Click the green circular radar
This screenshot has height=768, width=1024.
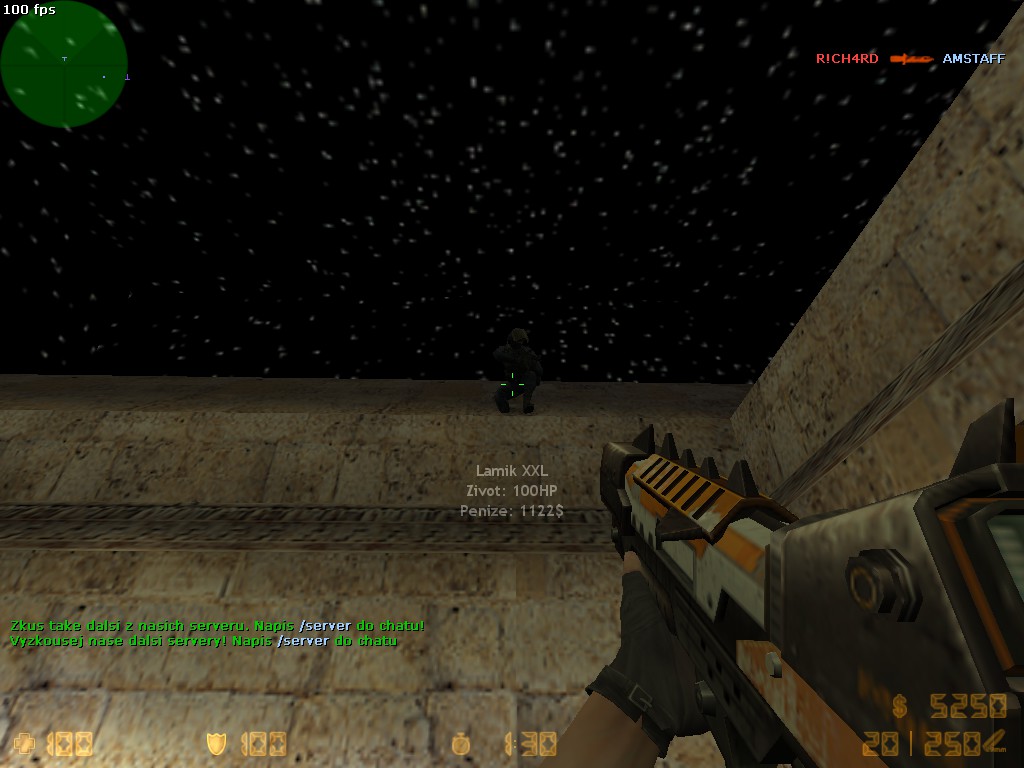[64, 65]
